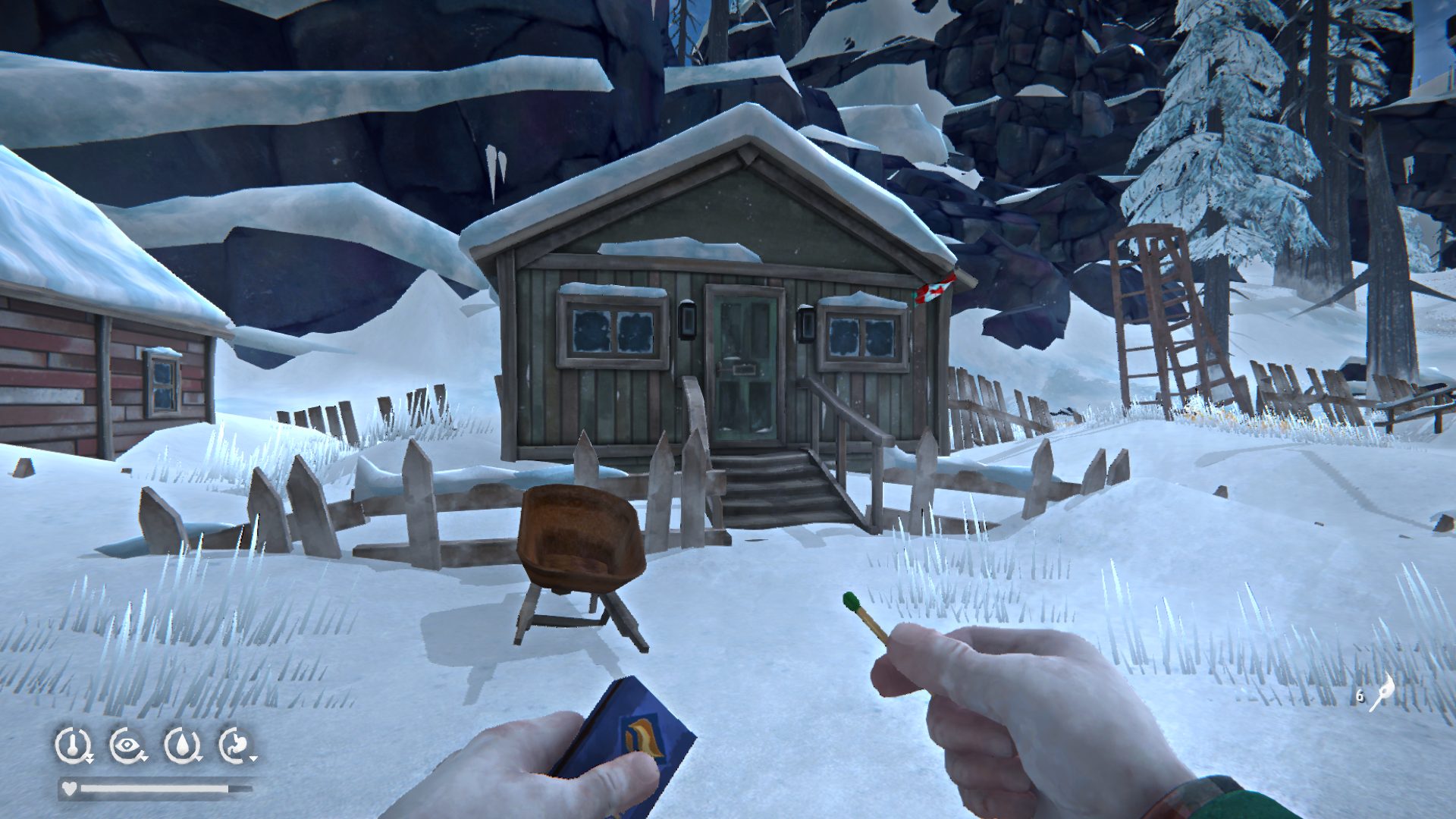
Task: Select the fatigue eye status icon
Action: coord(127,745)
